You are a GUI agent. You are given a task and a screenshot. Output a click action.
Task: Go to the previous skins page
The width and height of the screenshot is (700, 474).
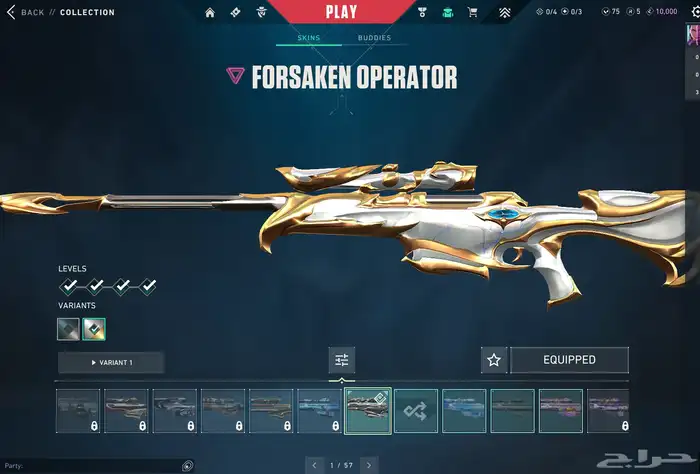(x=313, y=465)
